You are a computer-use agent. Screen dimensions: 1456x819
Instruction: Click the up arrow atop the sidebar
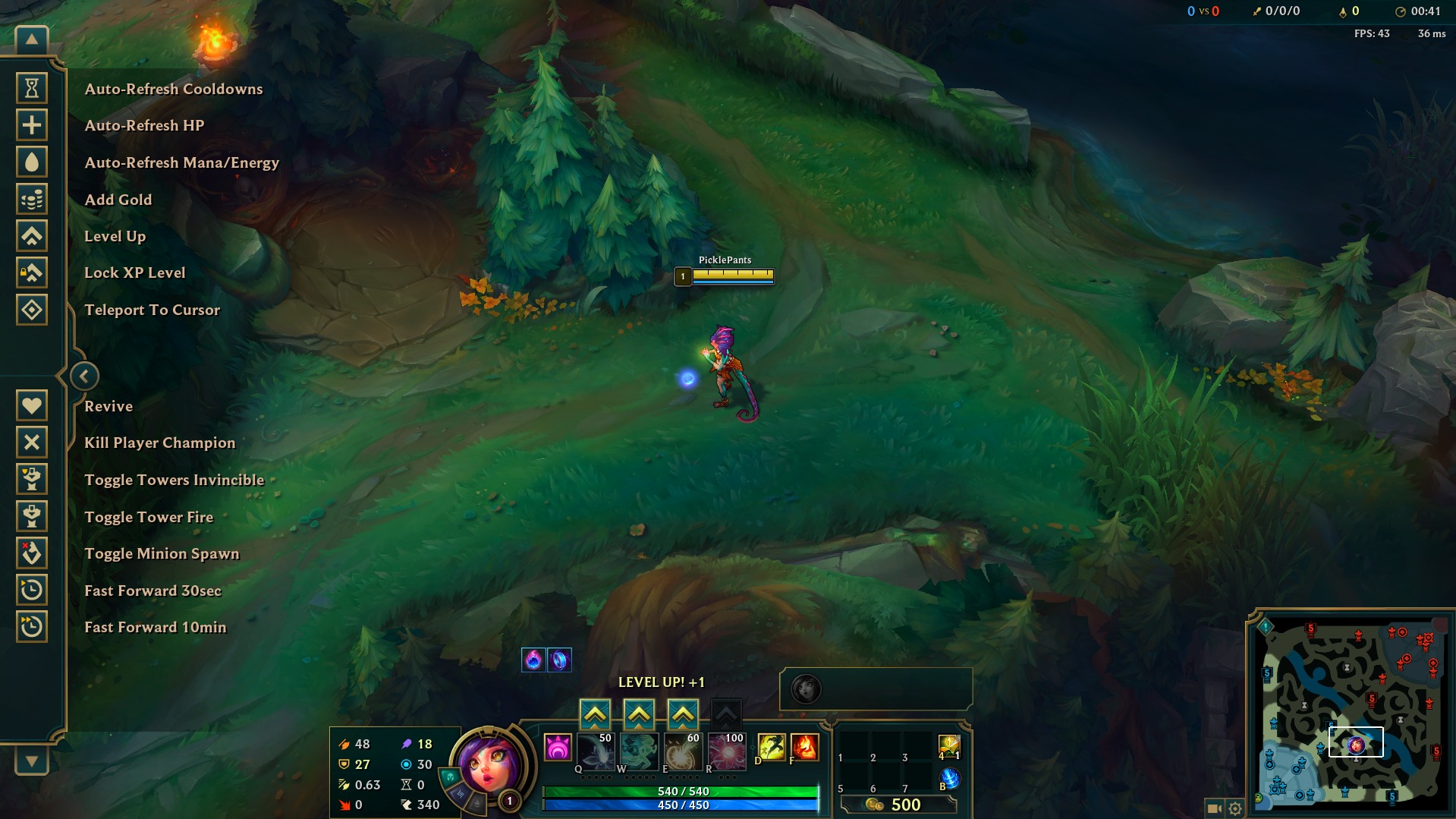30,38
